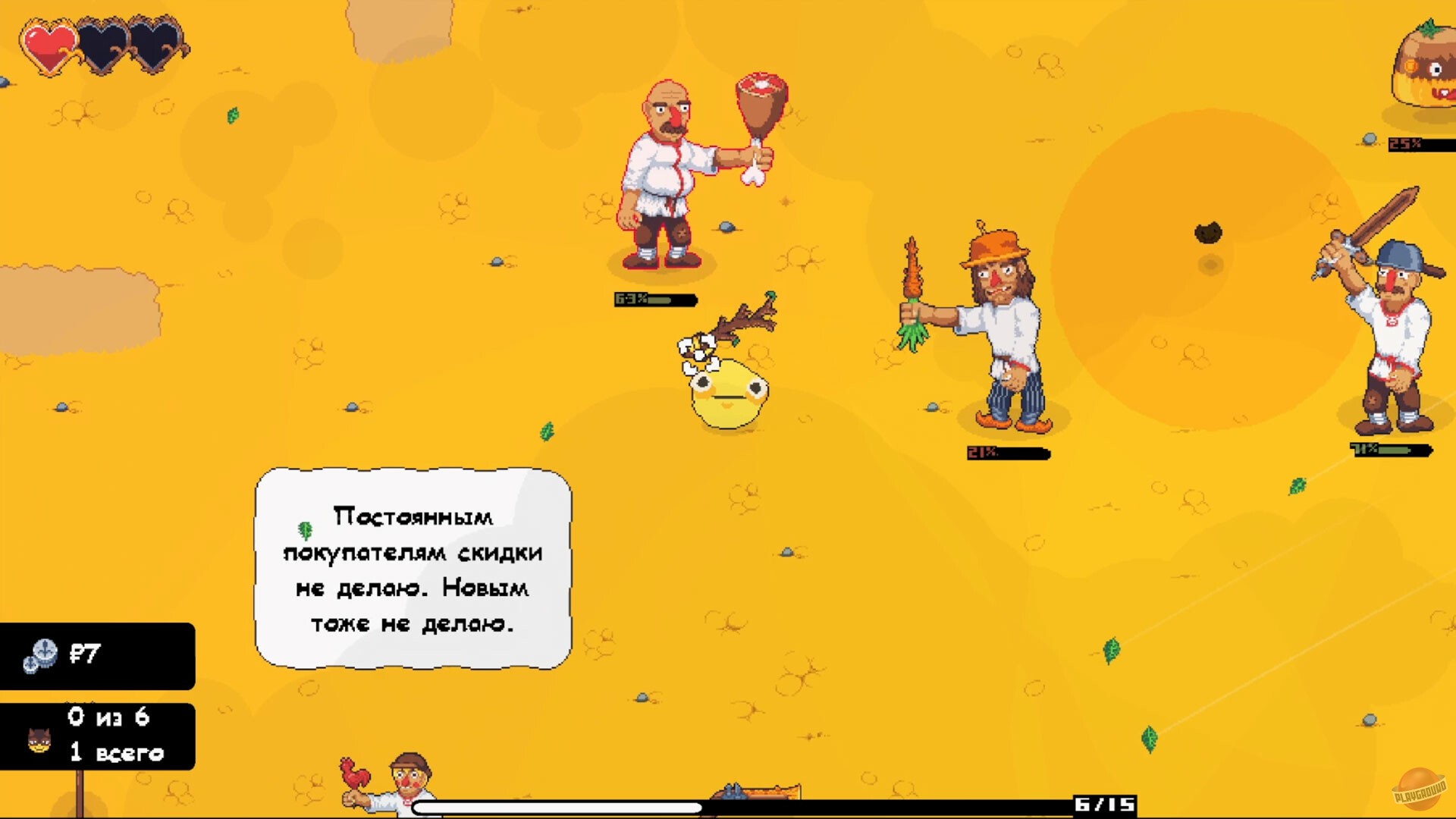This screenshot has height=819, width=1456.
Task: Click the 63% health bar under the butcher
Action: pos(654,299)
